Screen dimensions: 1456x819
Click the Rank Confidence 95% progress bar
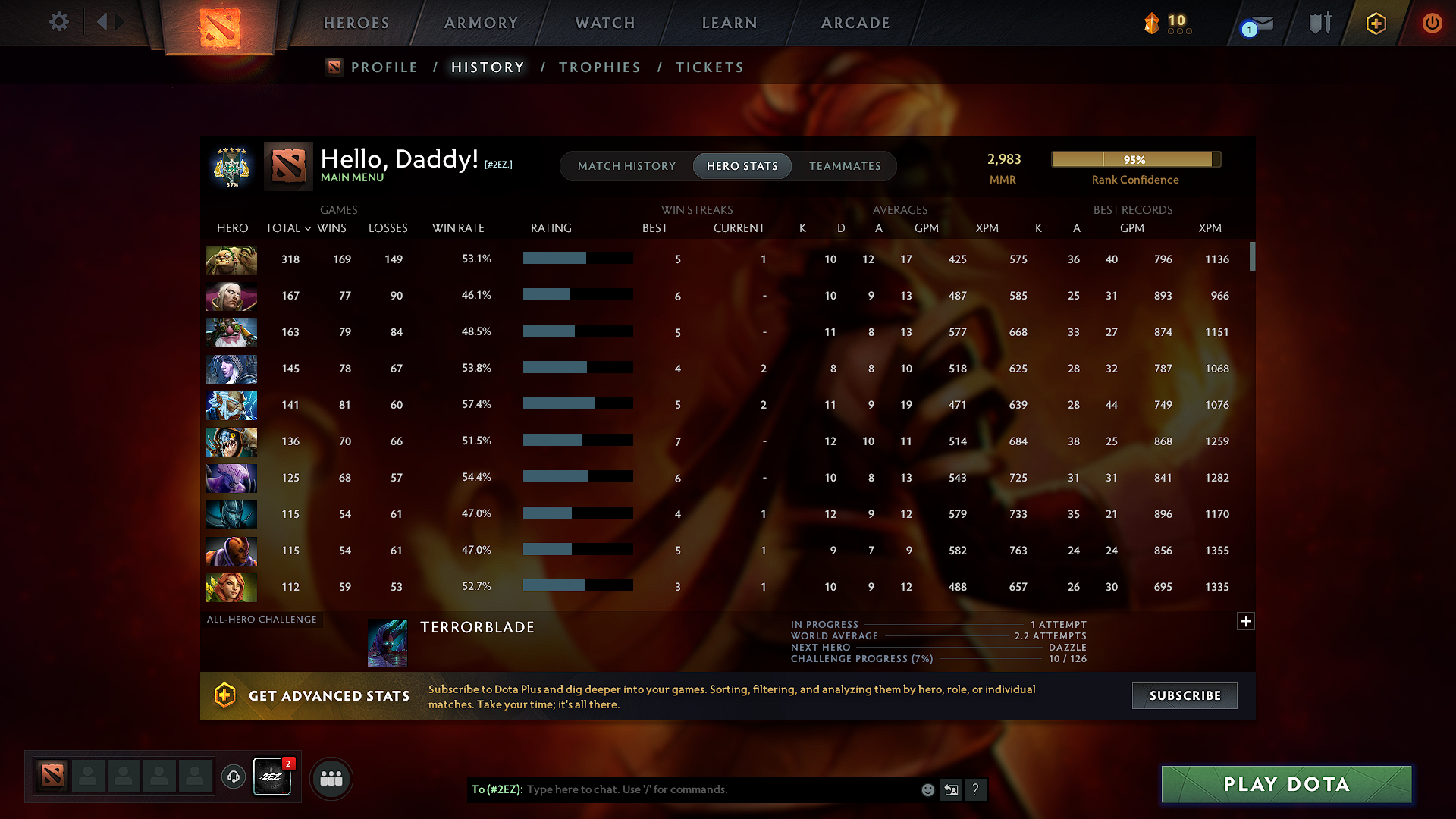pos(1135,159)
